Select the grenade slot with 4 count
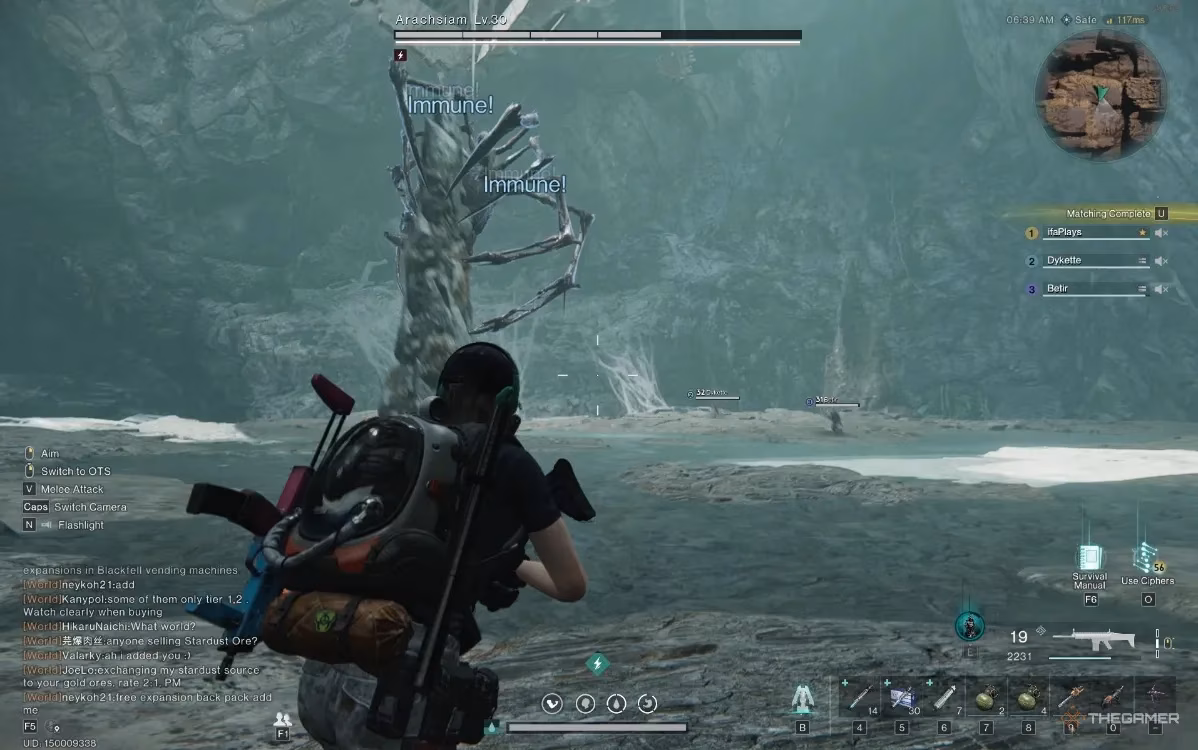The height and width of the screenshot is (750, 1198). 1028,696
